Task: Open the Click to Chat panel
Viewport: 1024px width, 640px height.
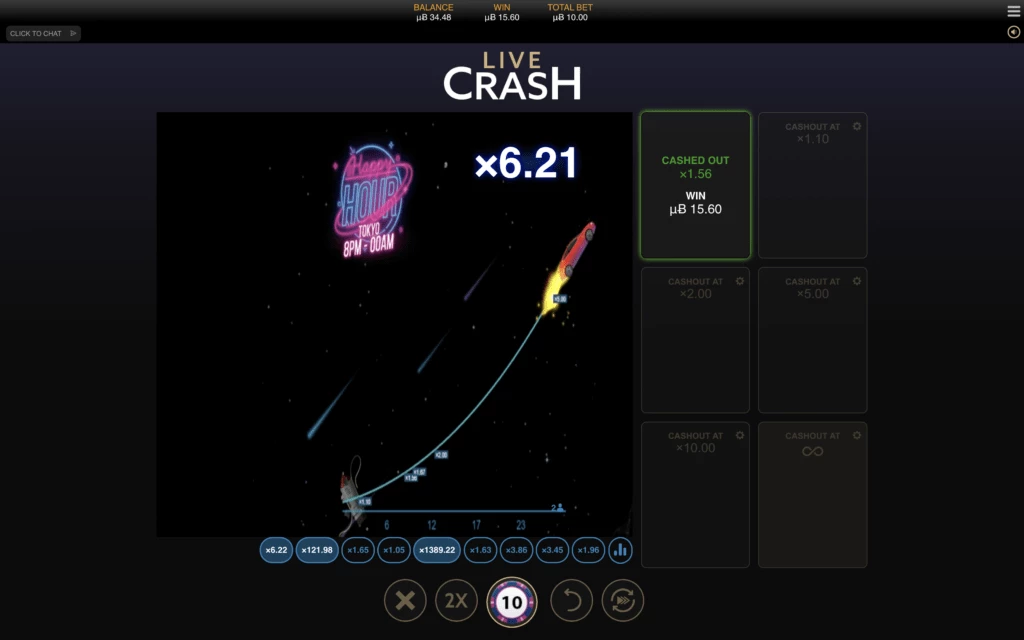Action: (43, 33)
